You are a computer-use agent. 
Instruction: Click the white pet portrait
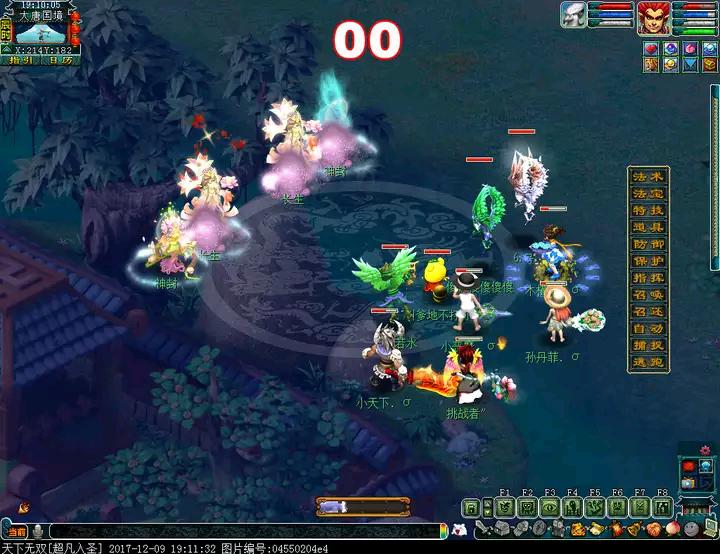[574, 17]
